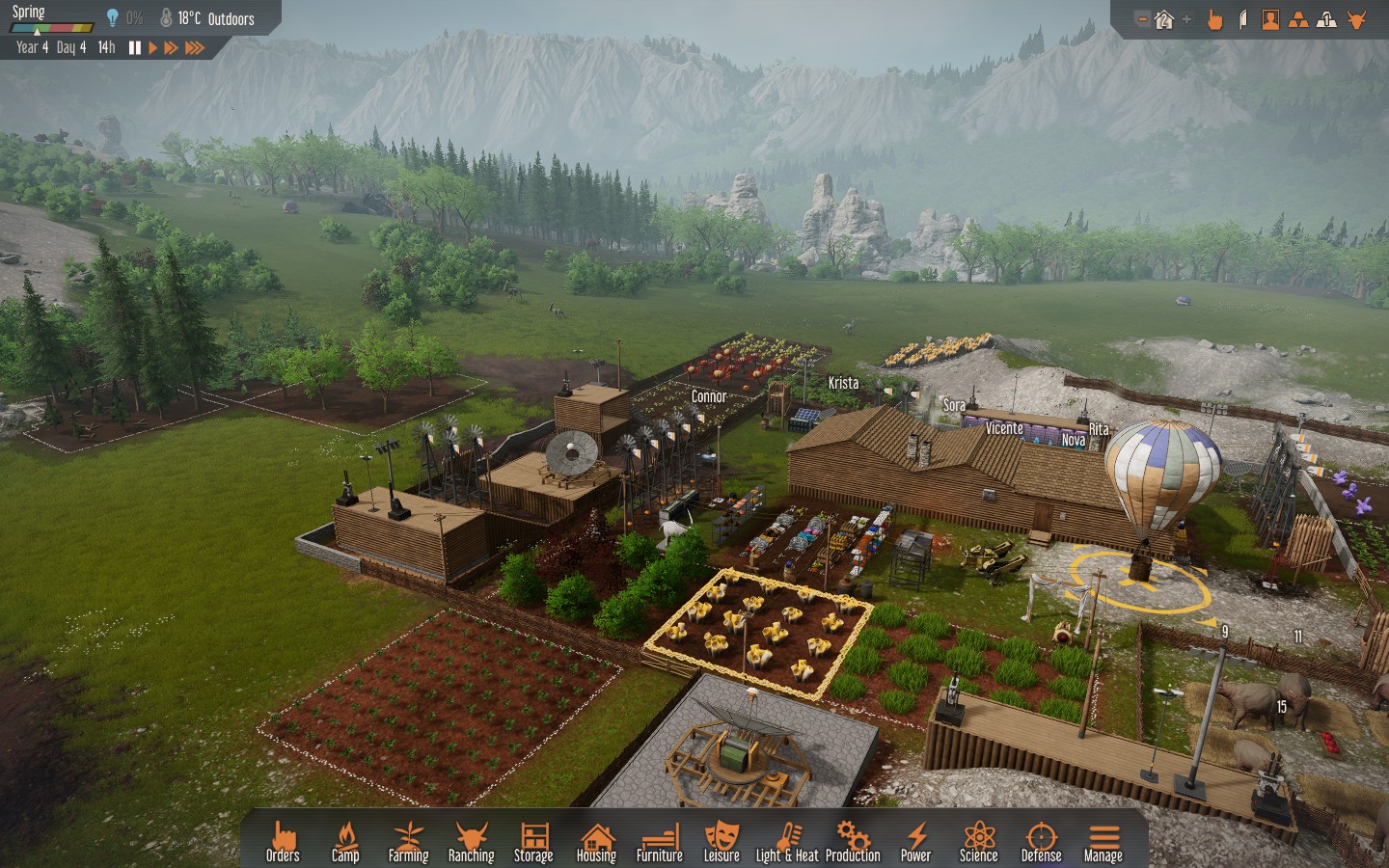The height and width of the screenshot is (868, 1389).
Task: Set game speed to double fast-forward
Action: (171, 47)
